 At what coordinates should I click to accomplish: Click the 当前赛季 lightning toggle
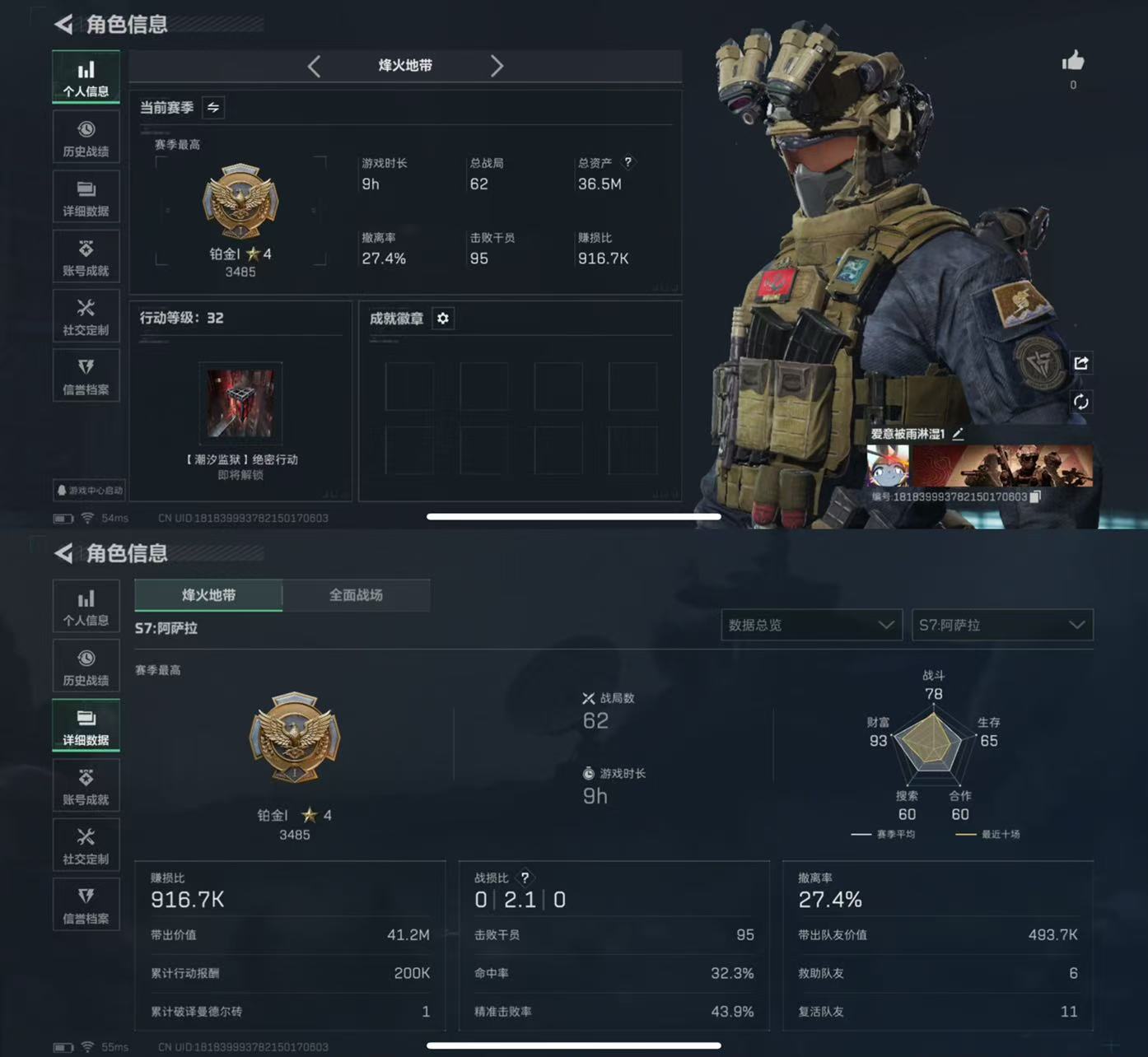pyautogui.click(x=212, y=107)
